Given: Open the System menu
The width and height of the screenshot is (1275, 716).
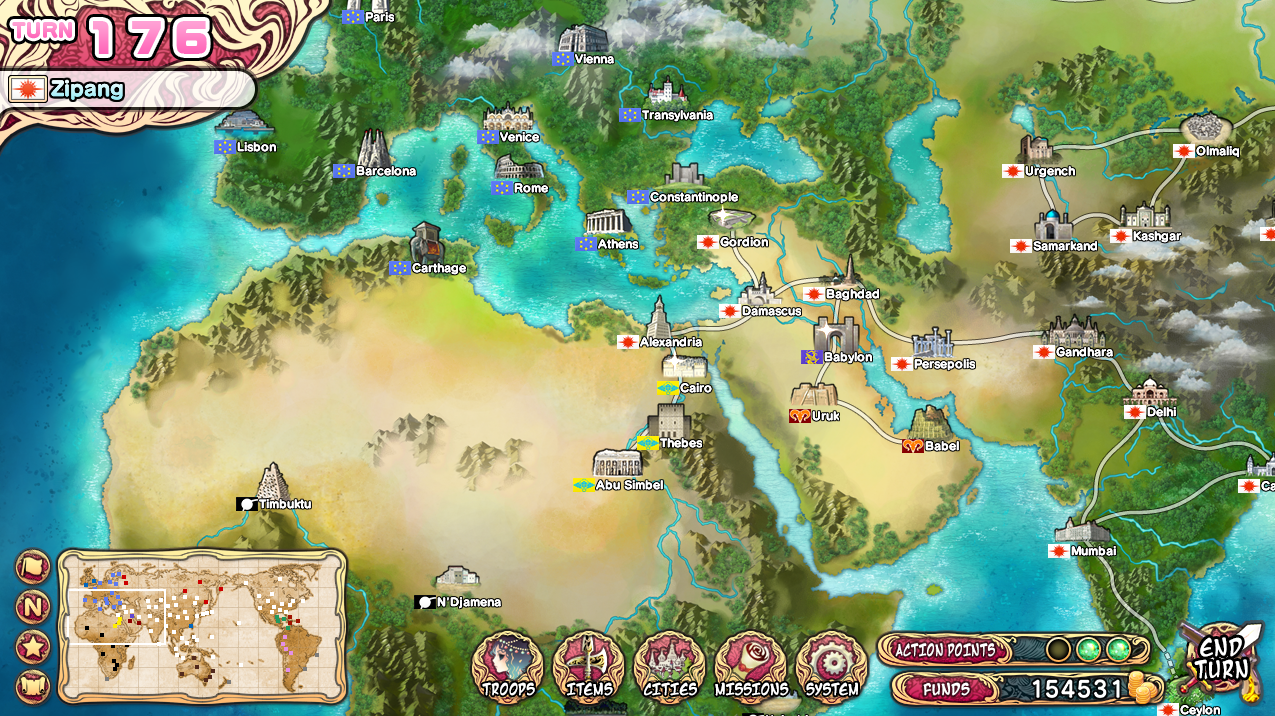Looking at the screenshot, I should [831, 664].
